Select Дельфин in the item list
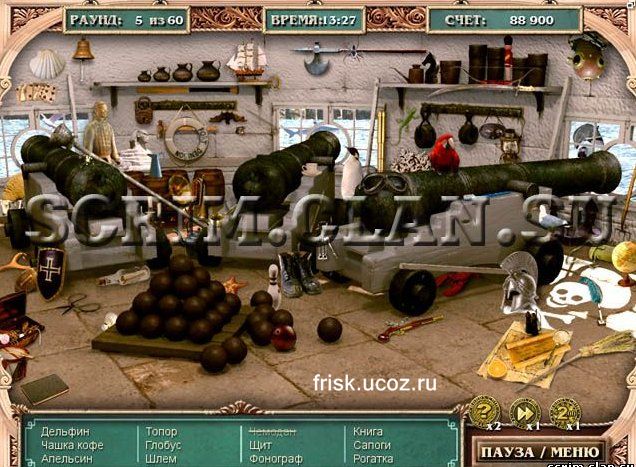 [x=65, y=432]
